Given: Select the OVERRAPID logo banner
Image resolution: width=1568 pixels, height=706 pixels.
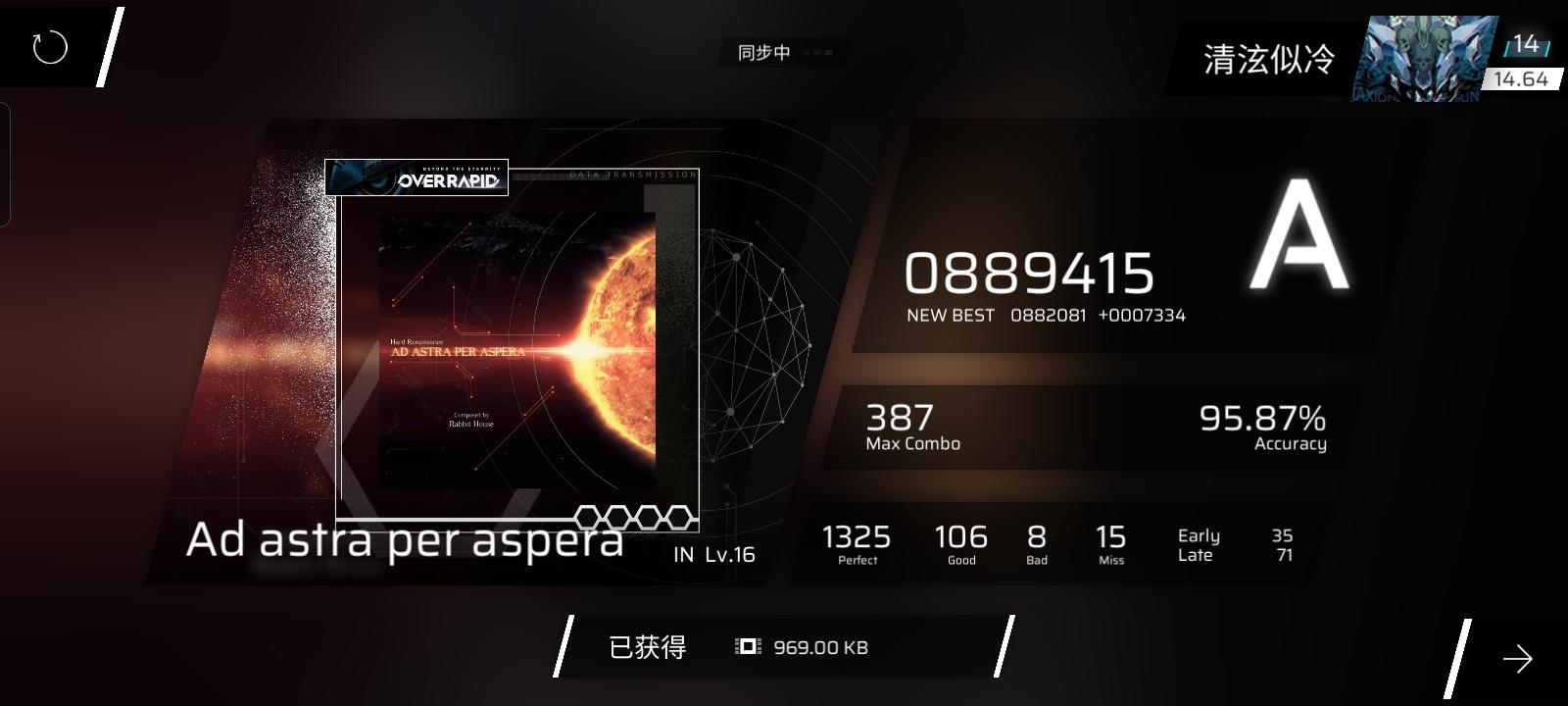Looking at the screenshot, I should [416, 178].
